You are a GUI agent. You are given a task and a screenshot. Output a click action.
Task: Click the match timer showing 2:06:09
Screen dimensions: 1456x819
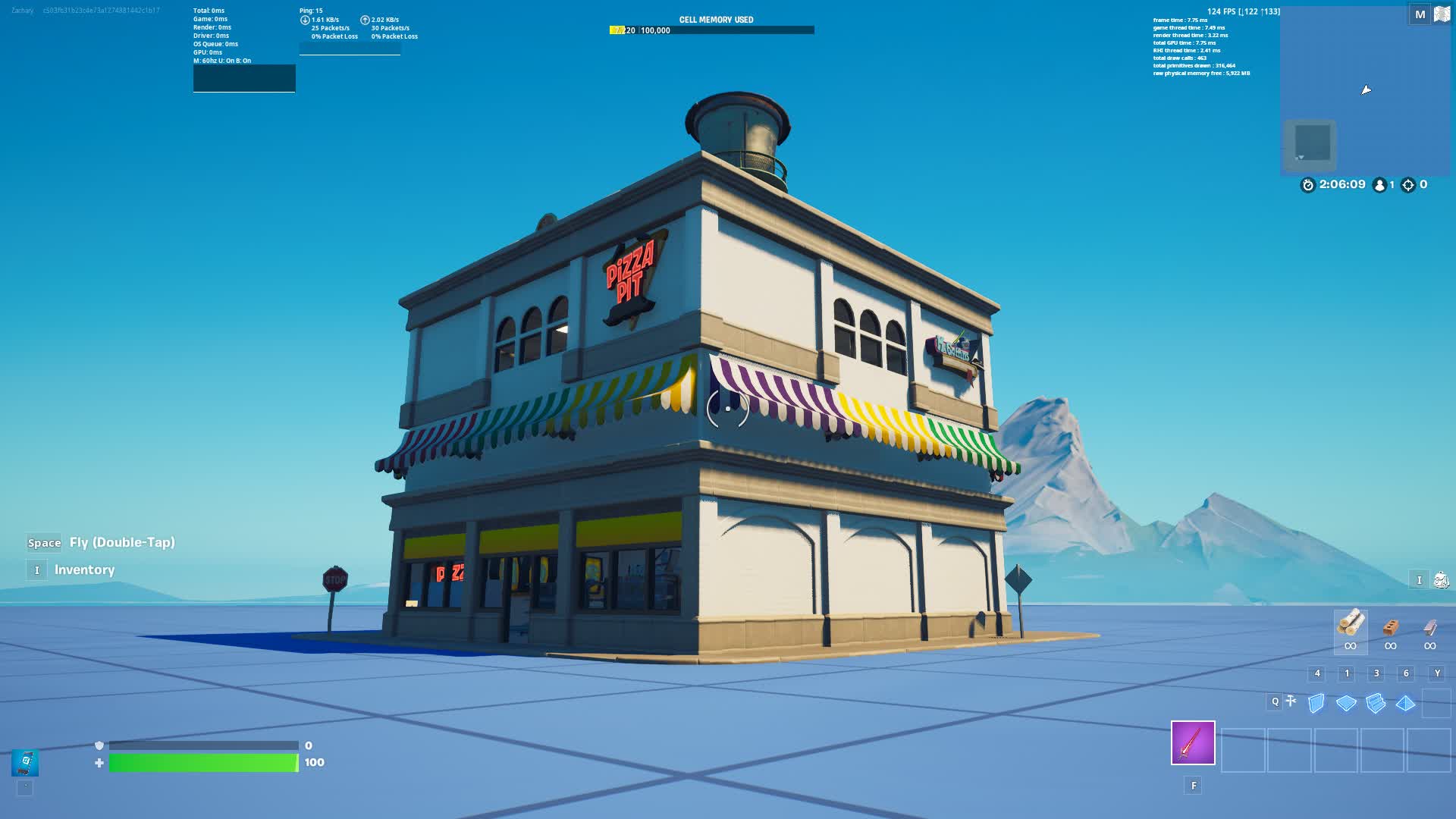click(1341, 184)
